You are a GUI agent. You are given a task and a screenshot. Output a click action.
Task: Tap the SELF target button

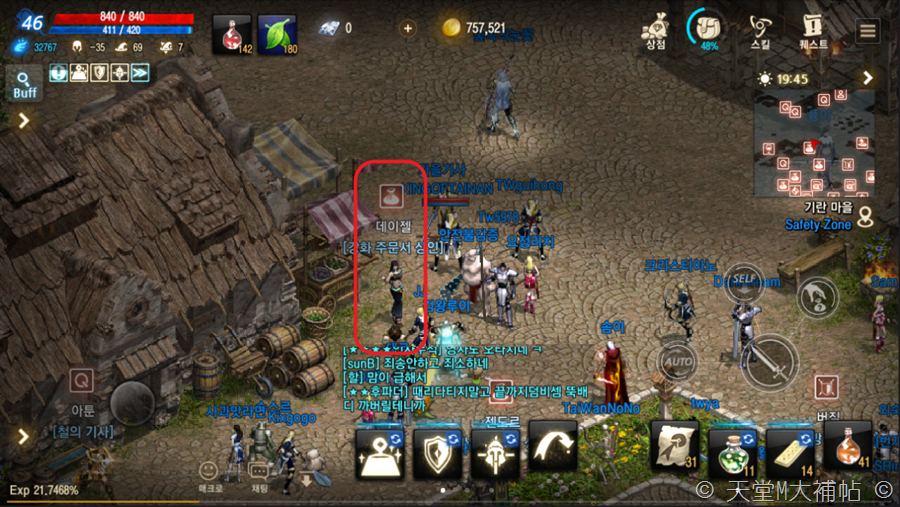point(743,277)
